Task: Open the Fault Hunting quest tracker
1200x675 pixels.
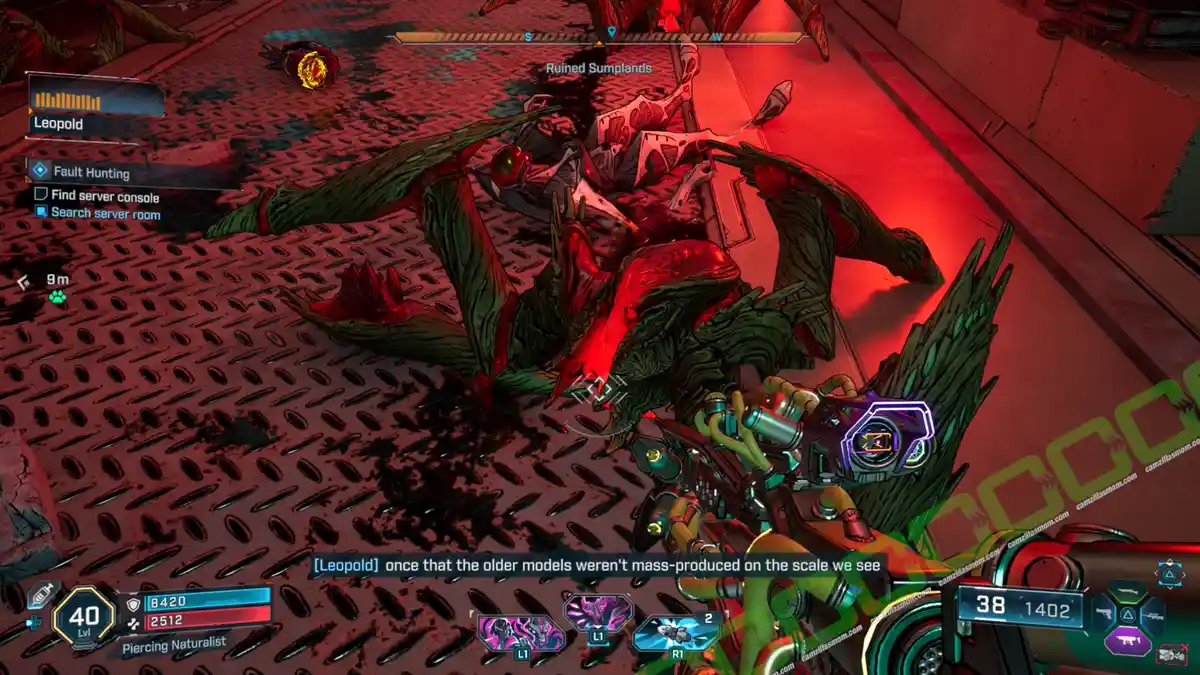Action: point(91,172)
